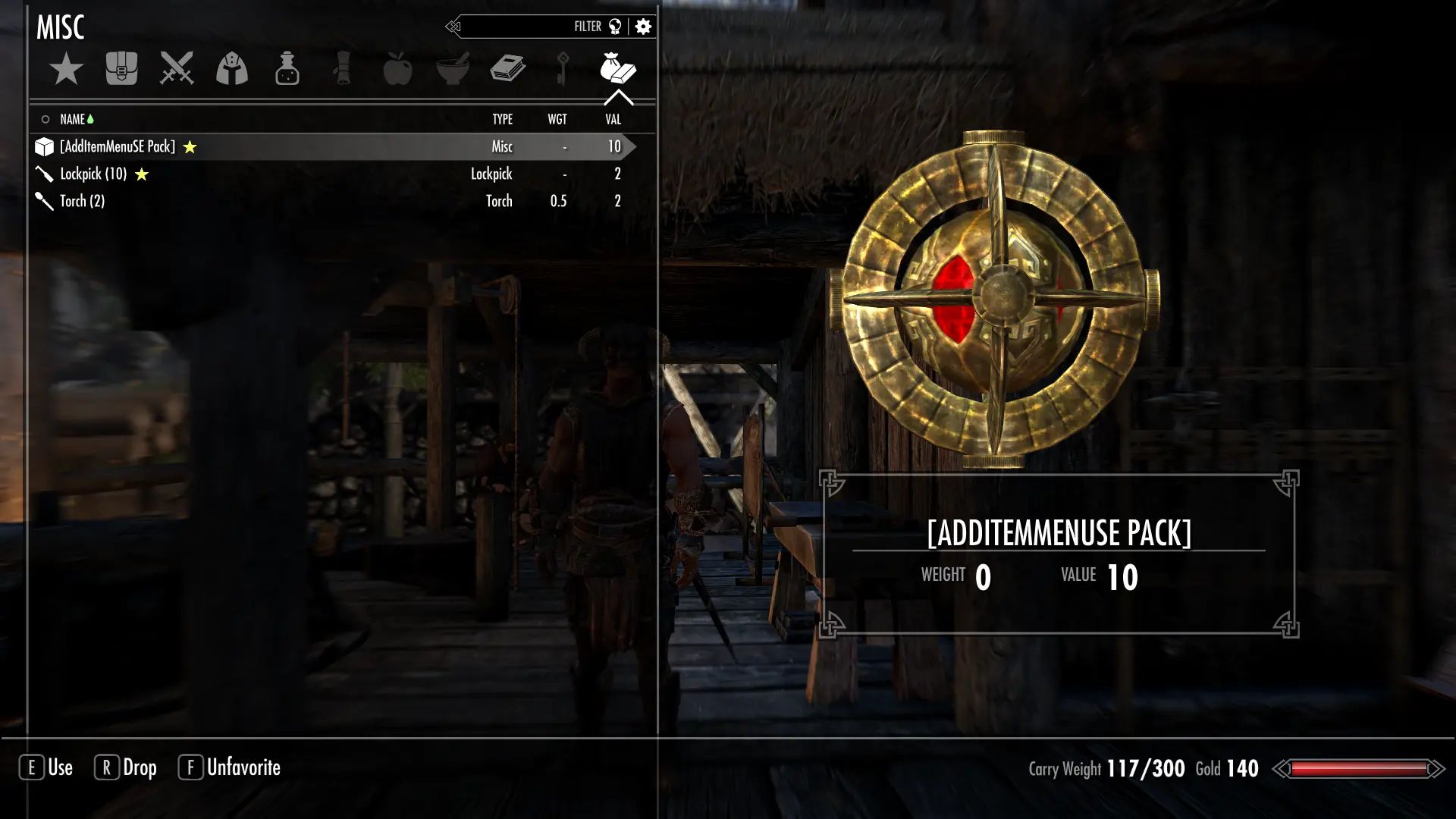1456x819 pixels.
Task: Switch to the Food apple tab
Action: 397,69
